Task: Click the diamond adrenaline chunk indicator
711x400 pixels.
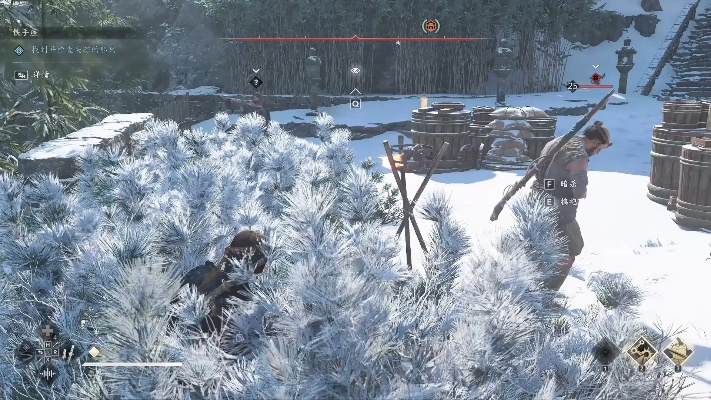Action: pyautogui.click(x=94, y=352)
